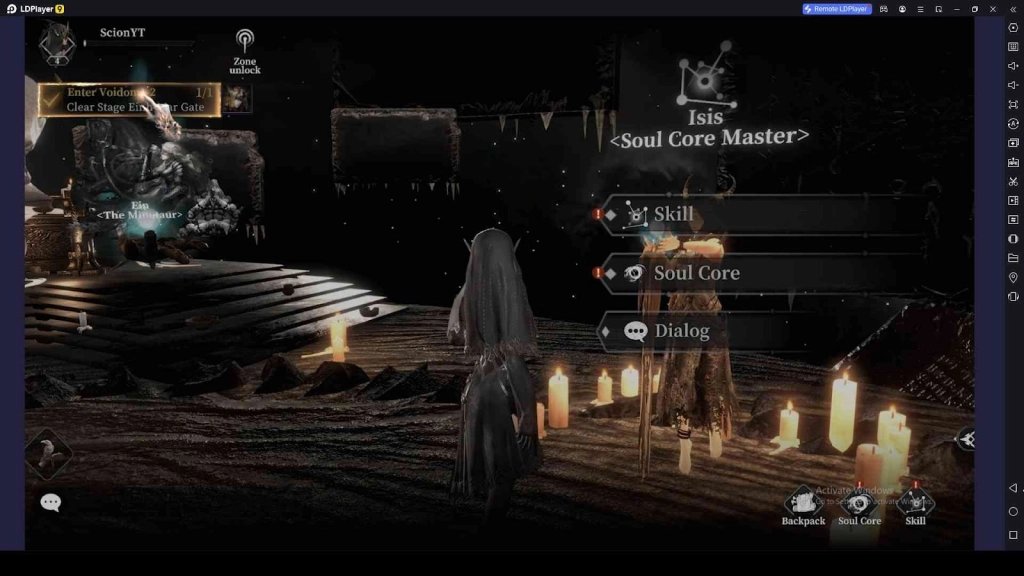
Task: Choose Soul Core from the NPC menu
Action: coord(760,273)
